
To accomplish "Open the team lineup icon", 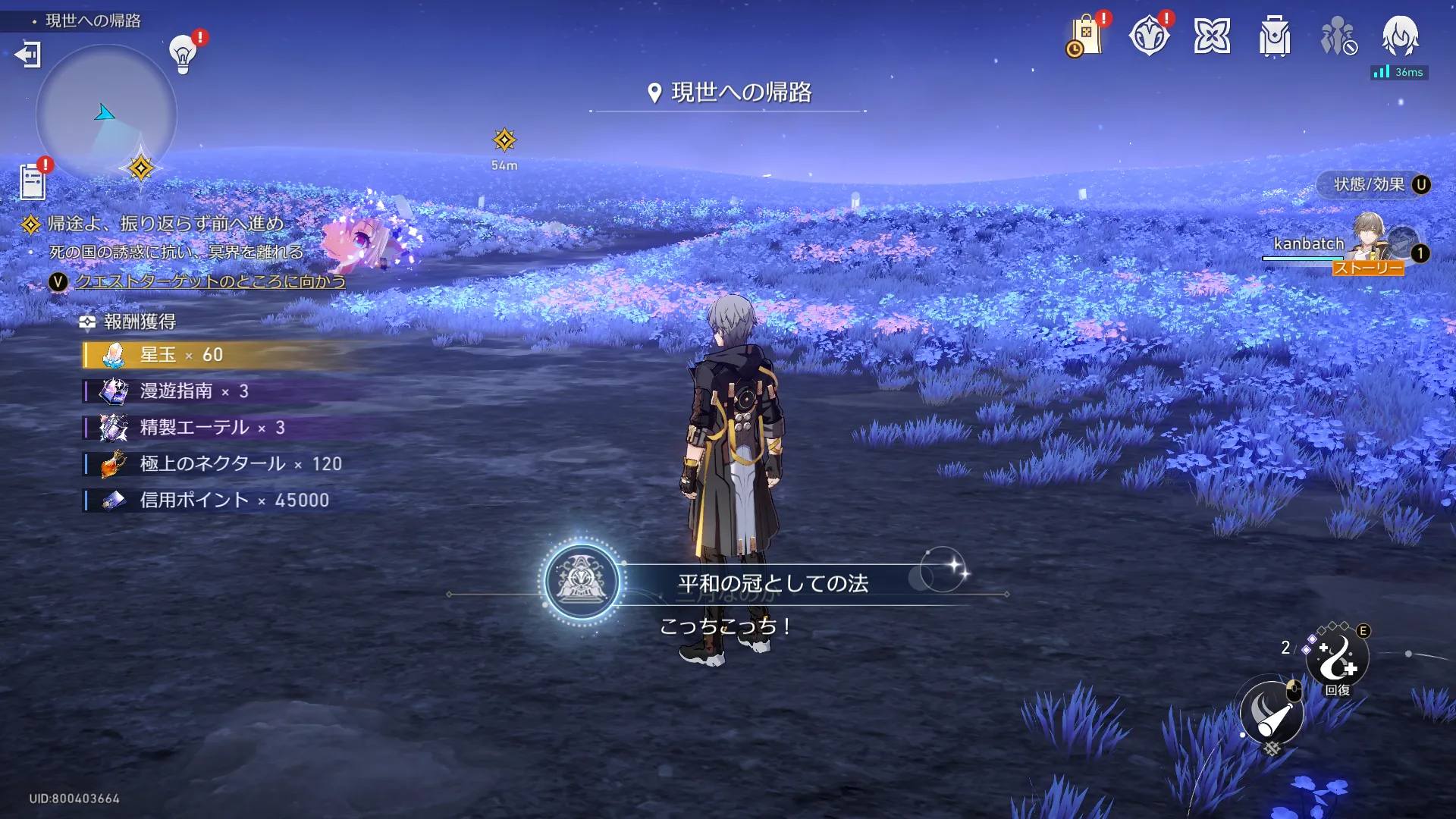I will click(1338, 36).
